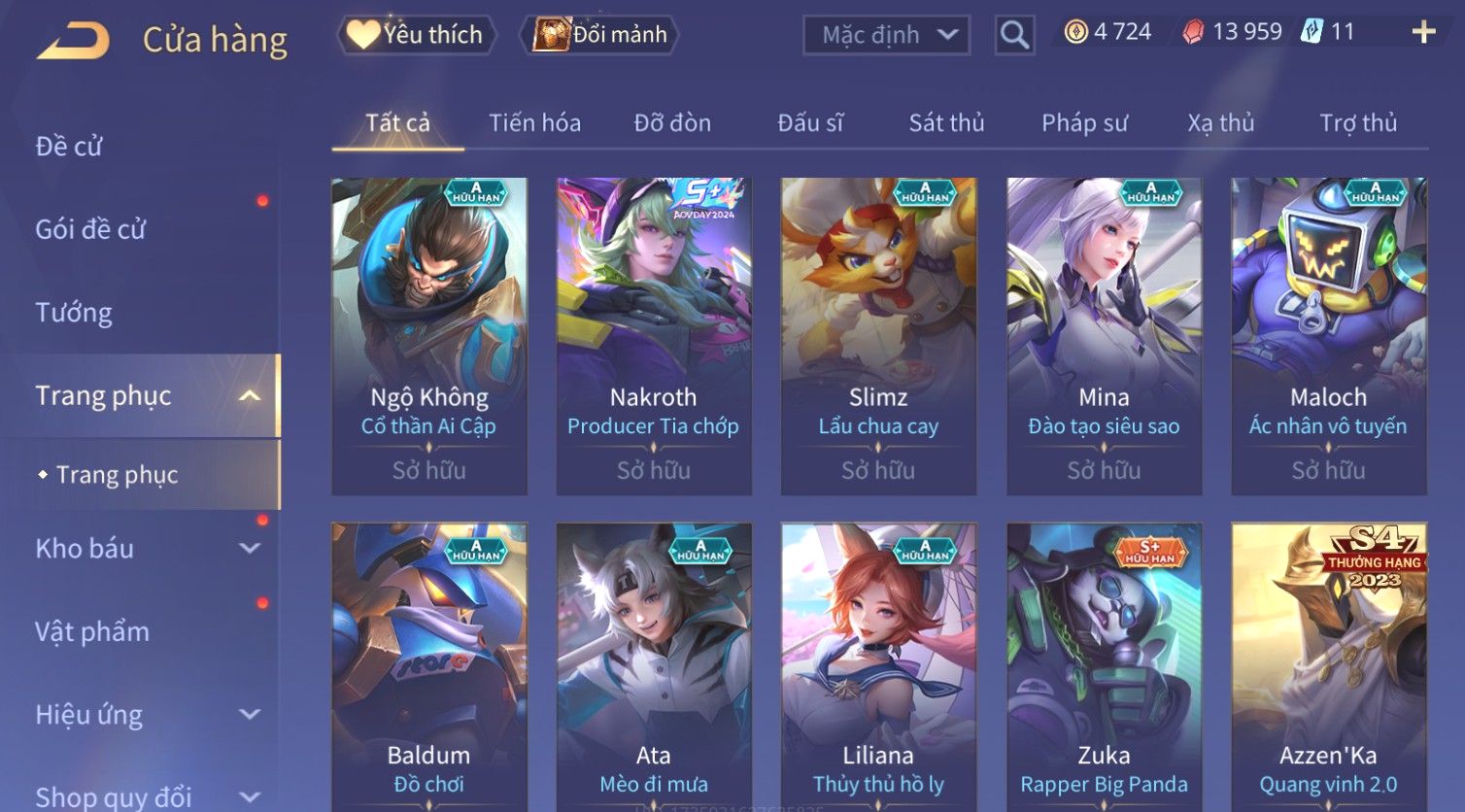Open the Slimz Lẩu chua cay skin card

point(878,335)
